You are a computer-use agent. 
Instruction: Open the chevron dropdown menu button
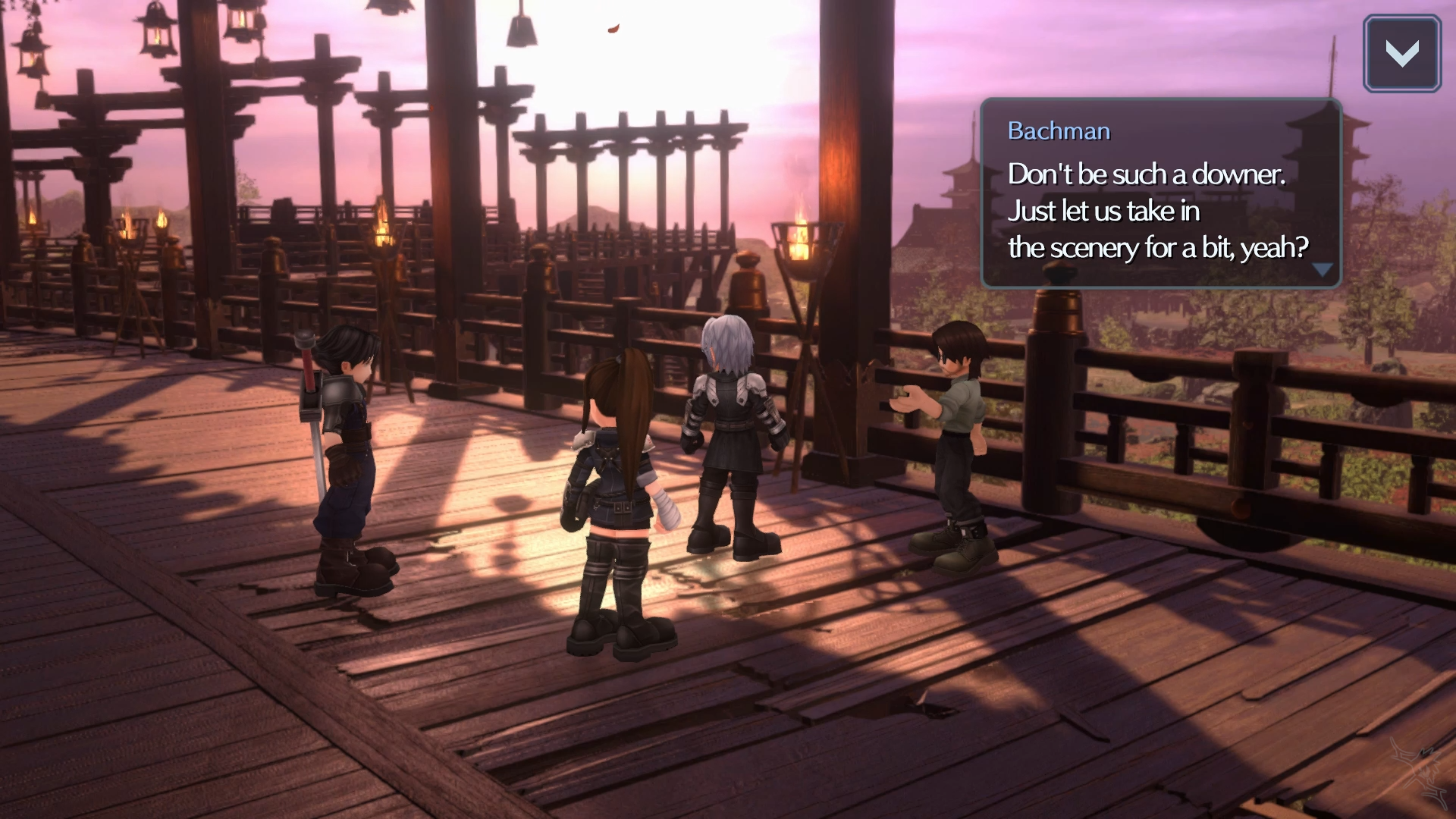click(x=1401, y=54)
